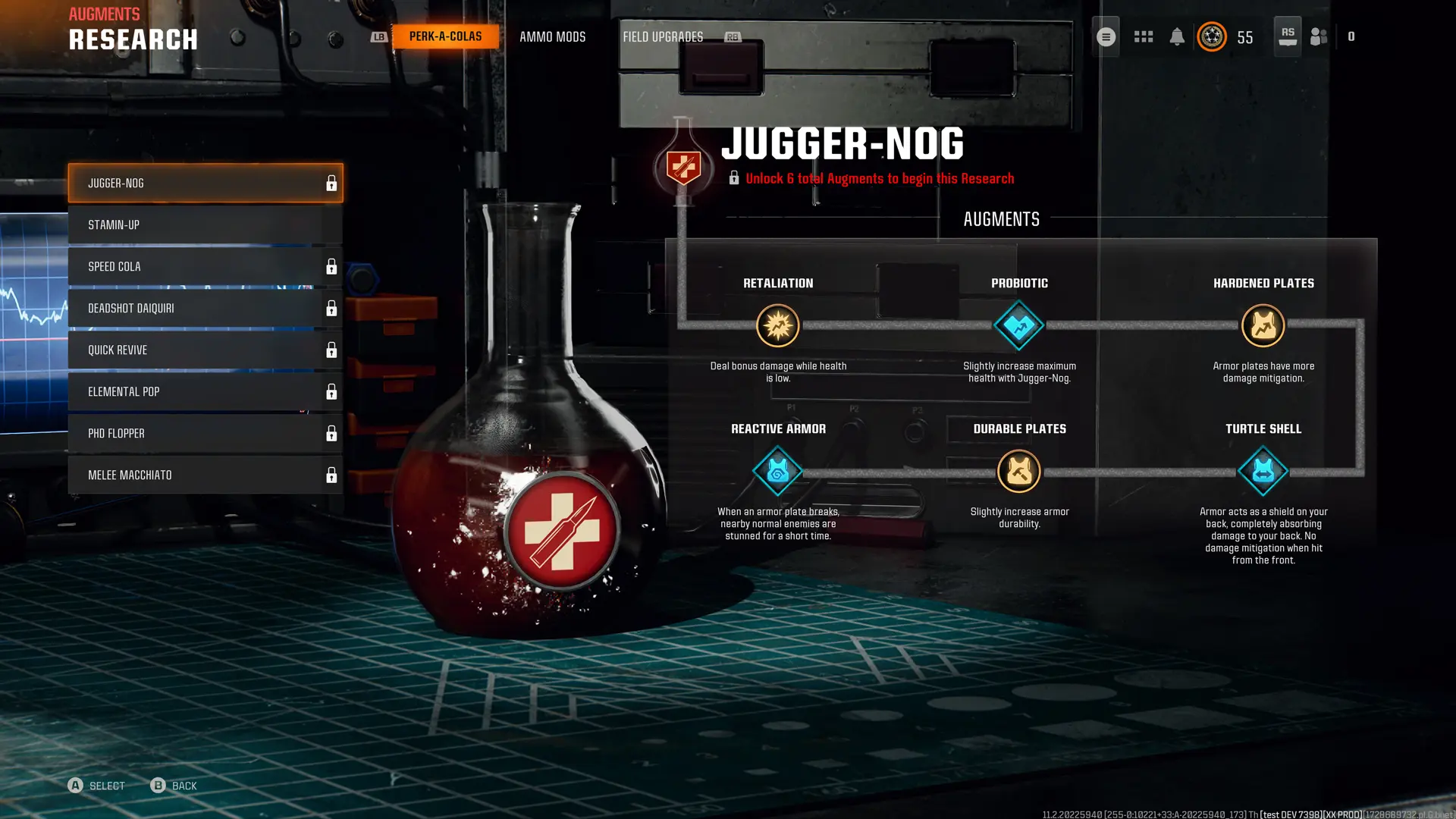Pick the Quick Revive perk row

point(205,350)
